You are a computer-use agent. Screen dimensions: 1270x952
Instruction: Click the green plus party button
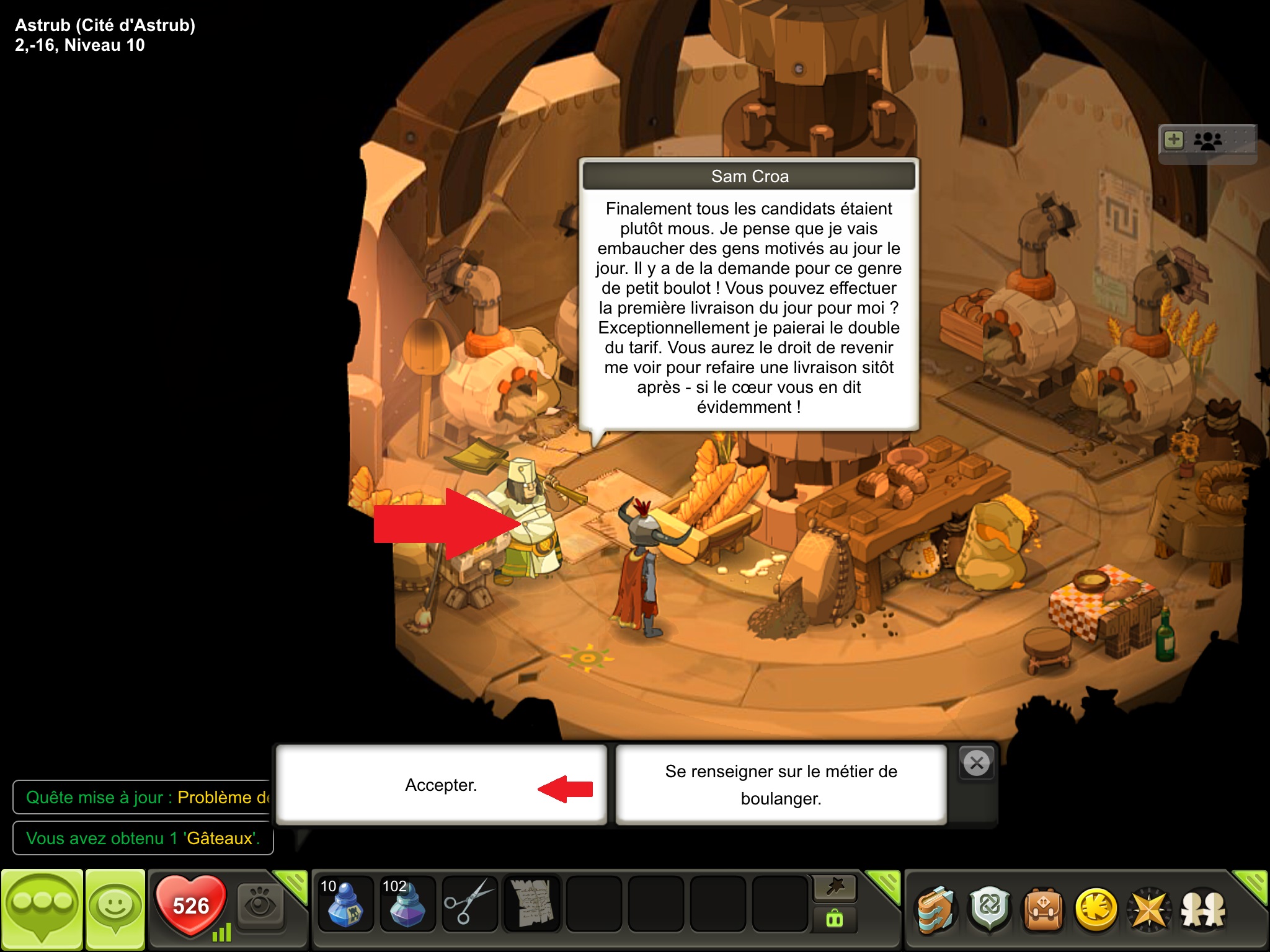pos(1174,140)
